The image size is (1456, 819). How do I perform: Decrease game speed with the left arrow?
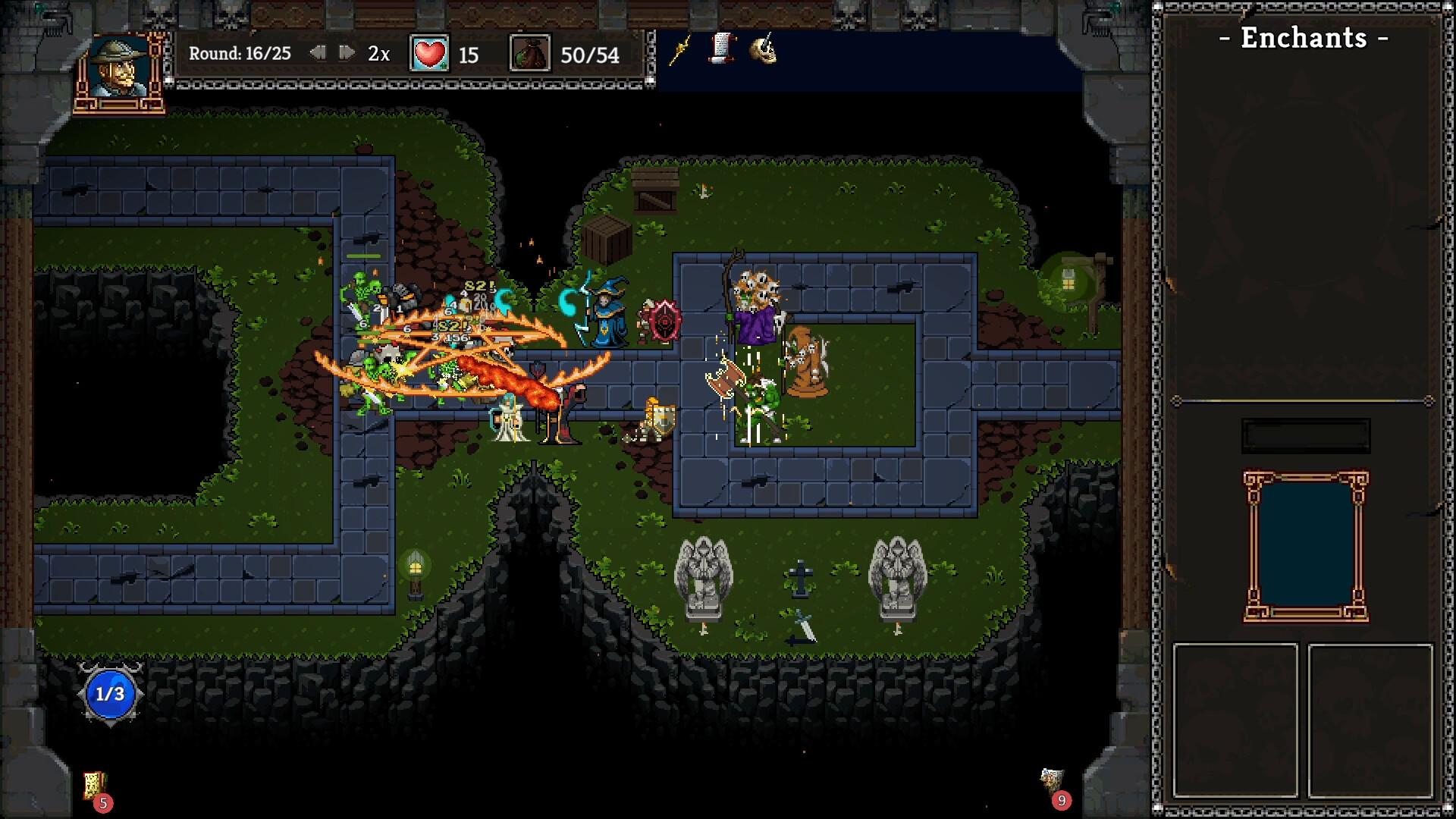pyautogui.click(x=318, y=53)
